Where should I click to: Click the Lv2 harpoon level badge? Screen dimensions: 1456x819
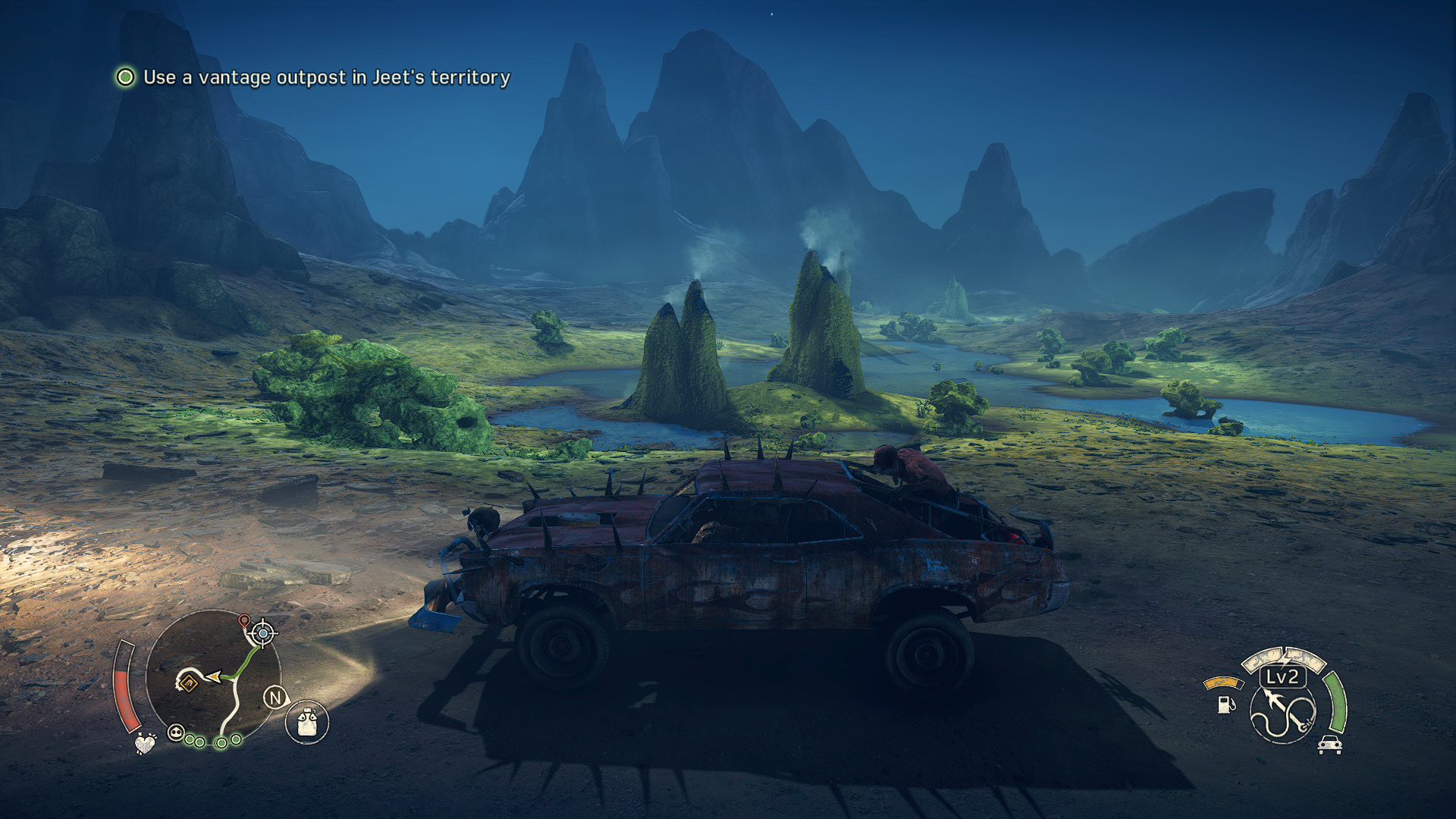click(x=1282, y=676)
